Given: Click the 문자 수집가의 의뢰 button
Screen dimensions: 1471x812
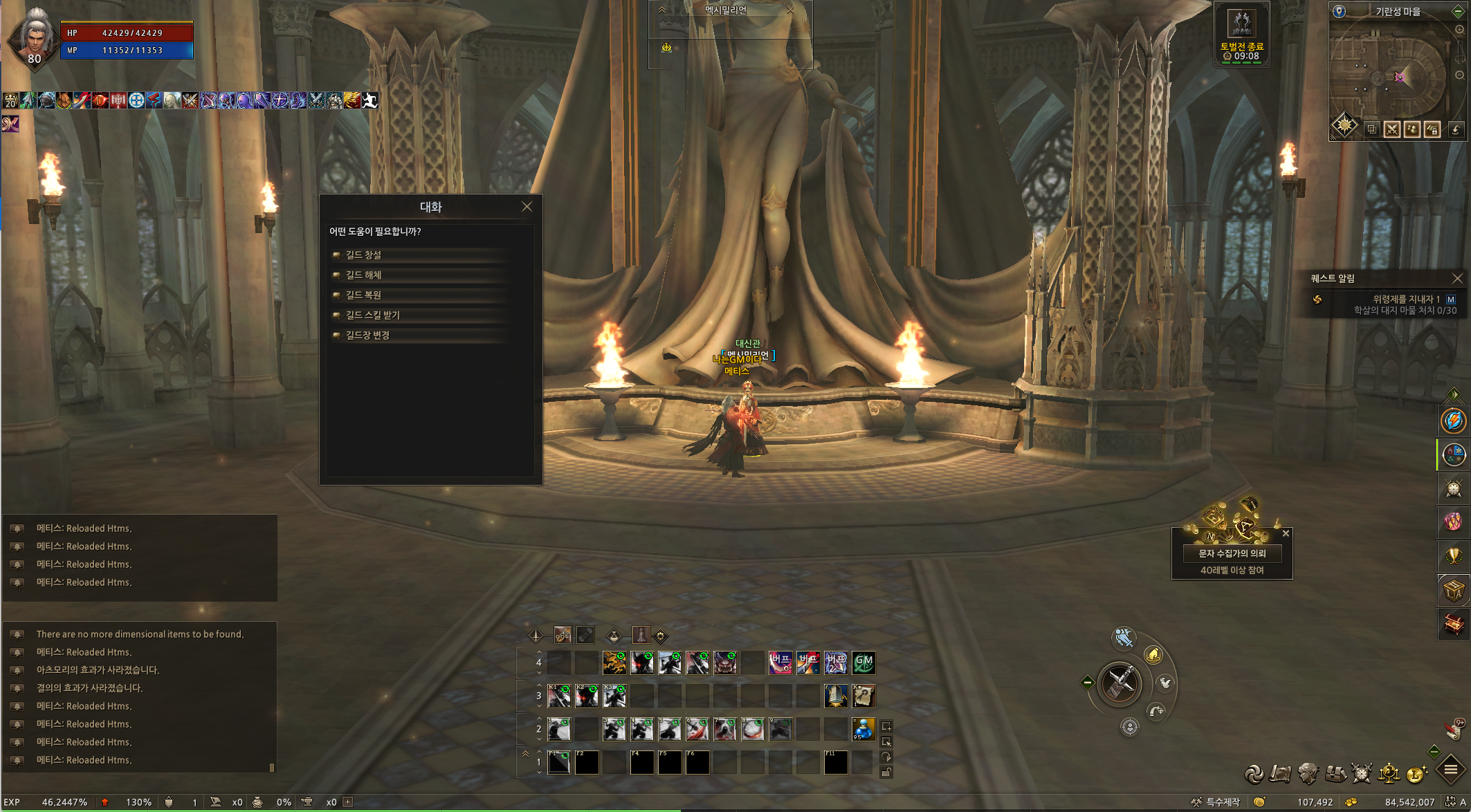Looking at the screenshot, I should [1232, 553].
